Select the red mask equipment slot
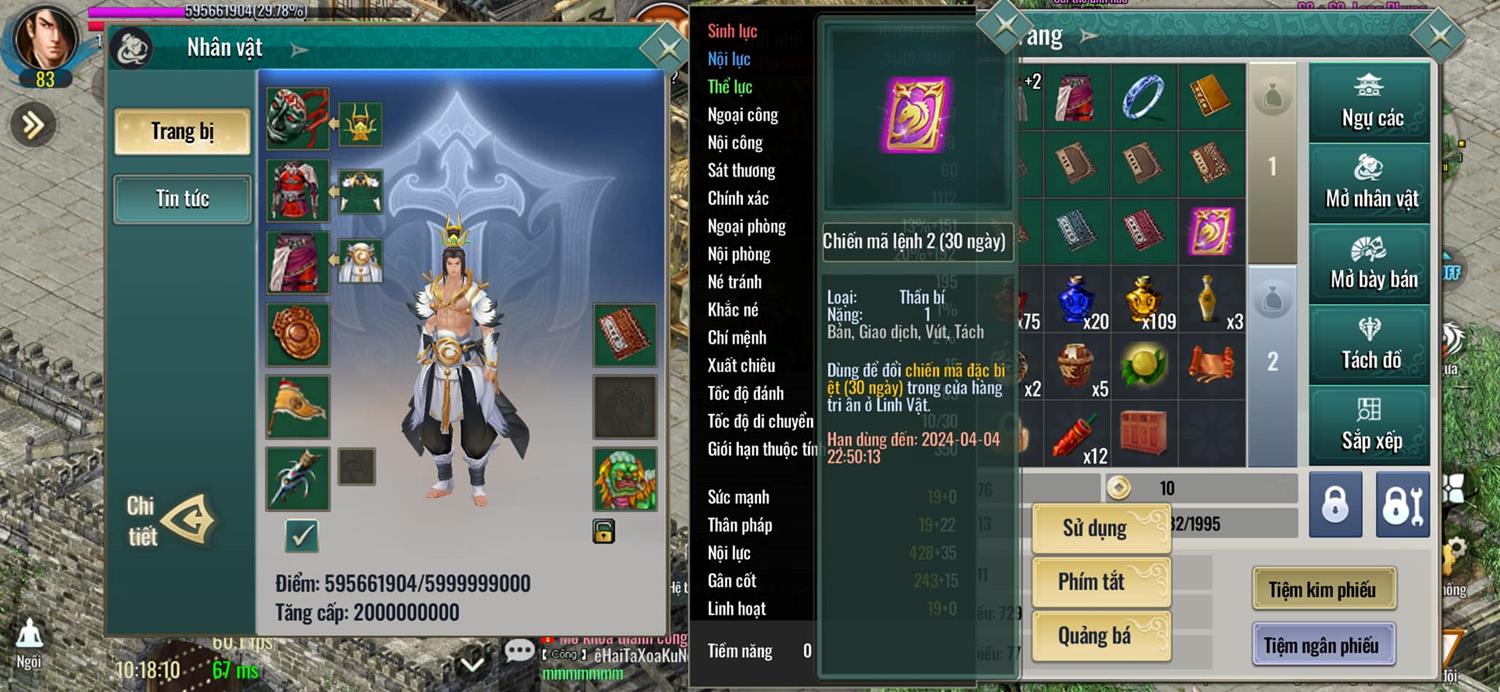This screenshot has width=1500, height=692. (x=297, y=118)
